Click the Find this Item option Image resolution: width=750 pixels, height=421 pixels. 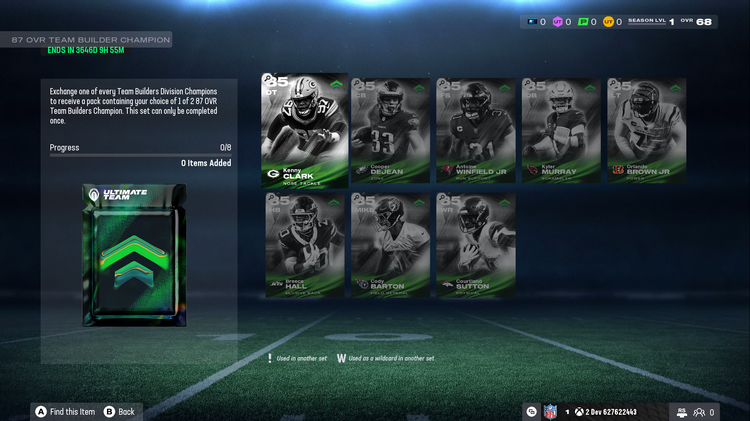(66, 411)
